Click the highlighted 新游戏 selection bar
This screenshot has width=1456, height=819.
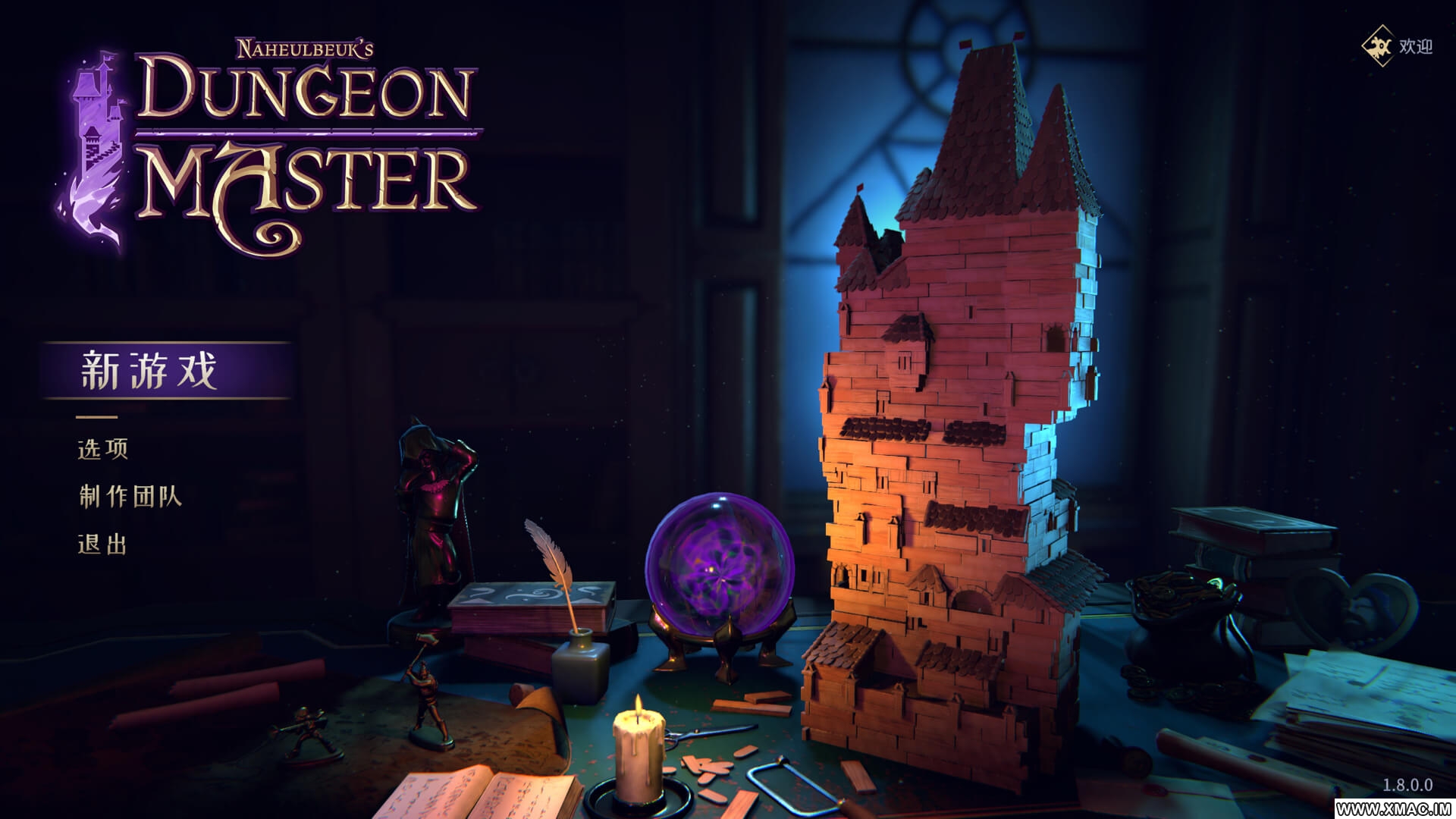coord(167,372)
